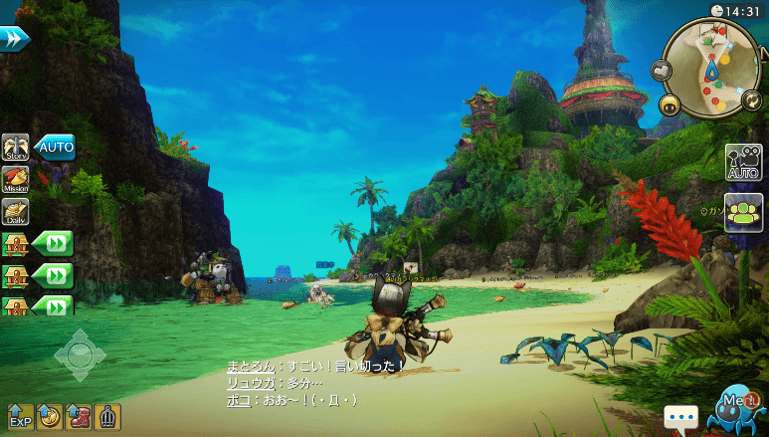Collapse the side panel with the double-arrow tab
Screen dimensions: 769x437
pyautogui.click(x=15, y=38)
